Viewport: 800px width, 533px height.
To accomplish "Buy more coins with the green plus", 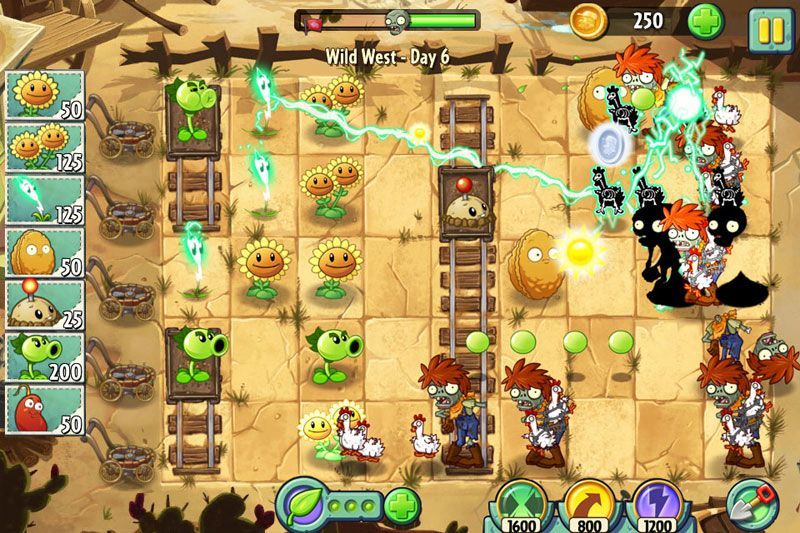I will point(705,21).
